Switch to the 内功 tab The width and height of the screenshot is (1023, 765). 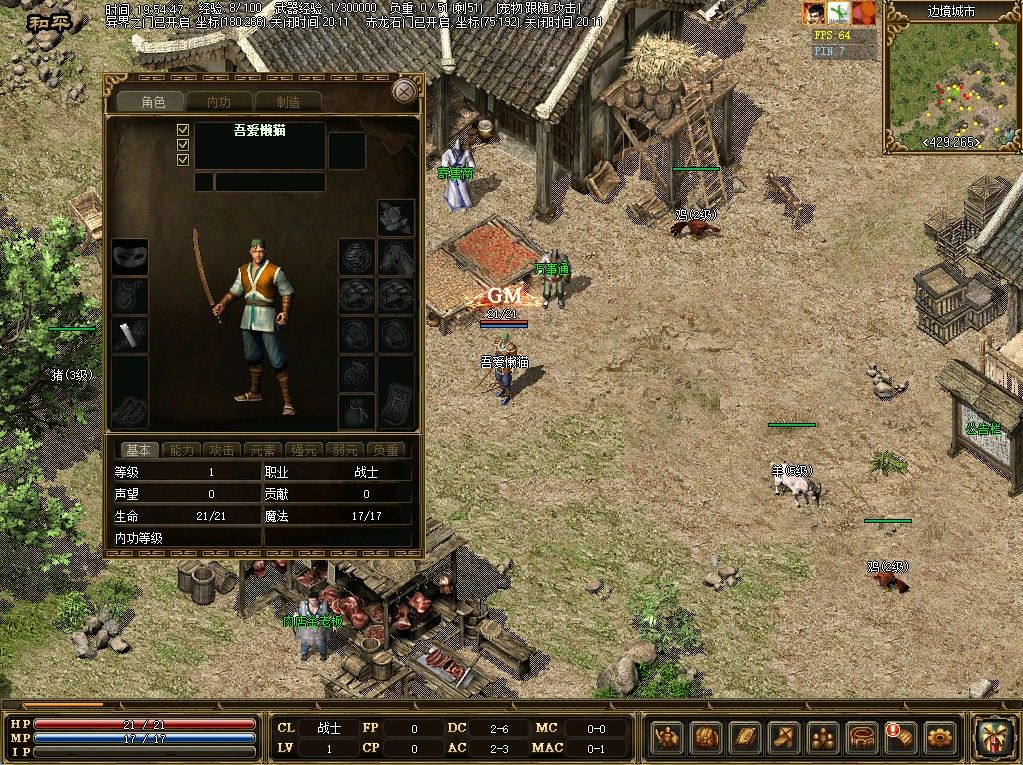(218, 102)
